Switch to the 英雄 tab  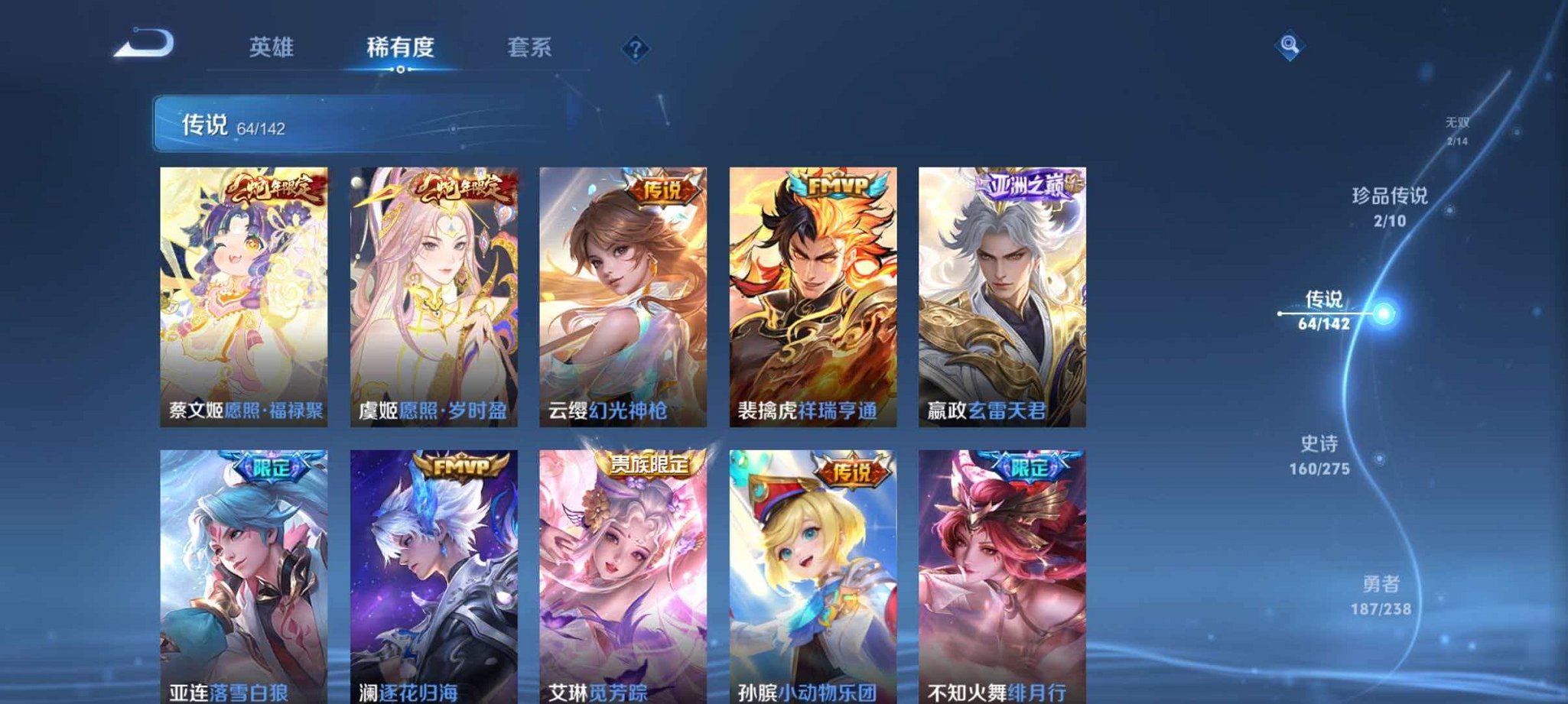pos(272,46)
